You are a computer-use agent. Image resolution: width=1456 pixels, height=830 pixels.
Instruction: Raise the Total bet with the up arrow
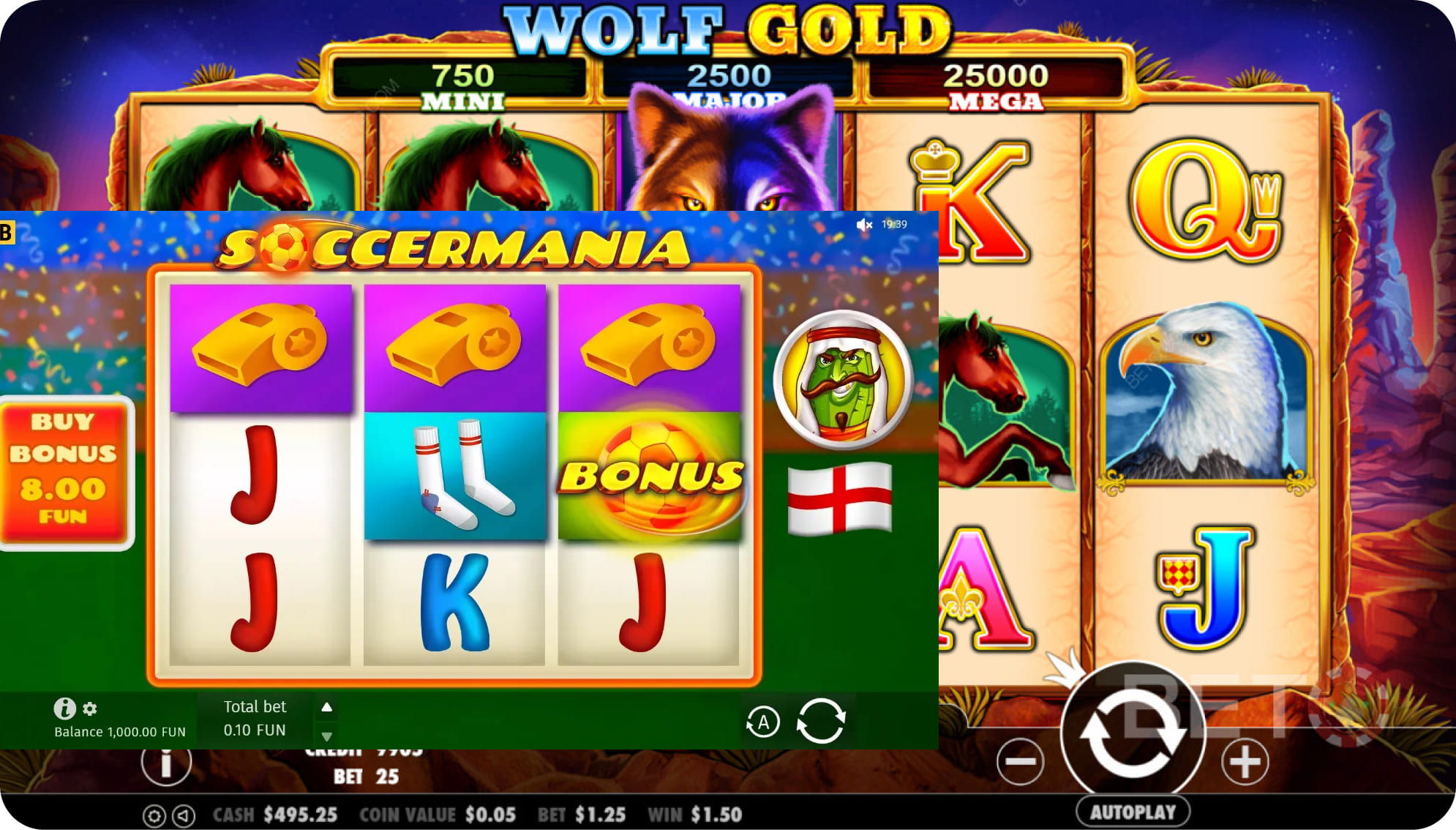coord(327,707)
